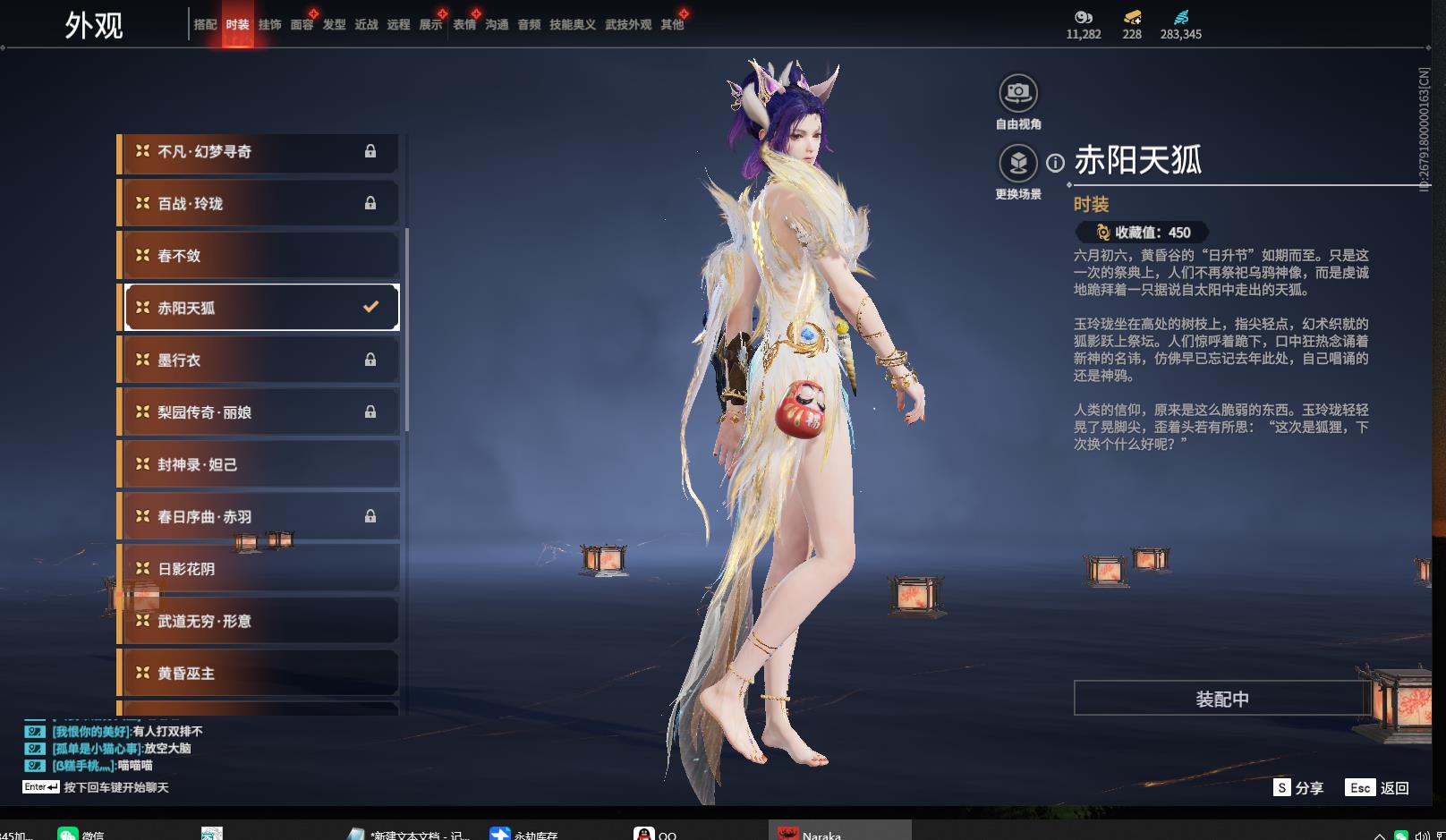Screen dimensions: 1446x840
Task: Share the outfit with 分享
Action: (x=1298, y=787)
